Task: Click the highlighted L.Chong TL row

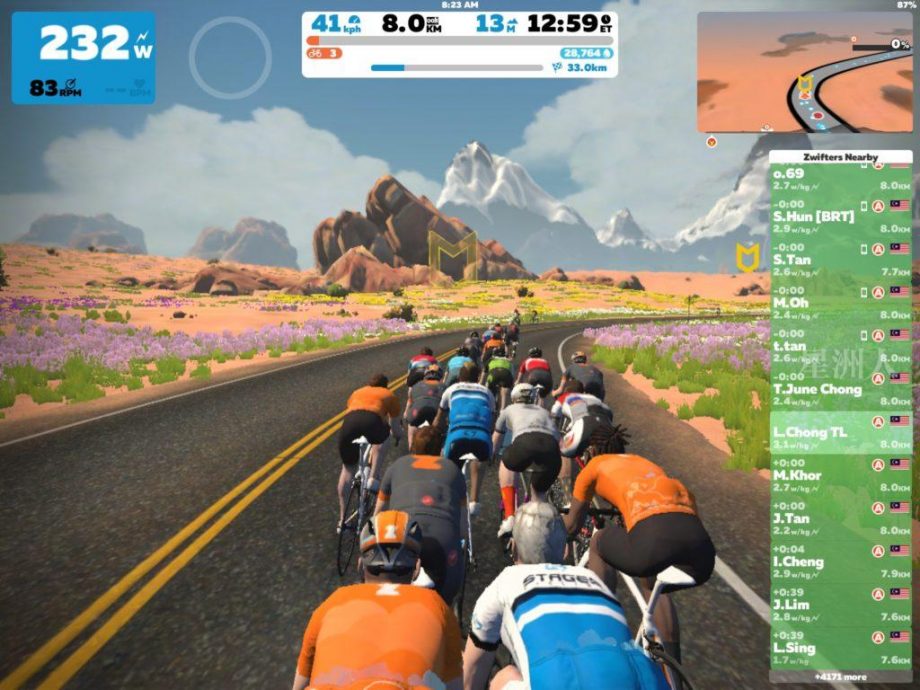Action: click(840, 432)
